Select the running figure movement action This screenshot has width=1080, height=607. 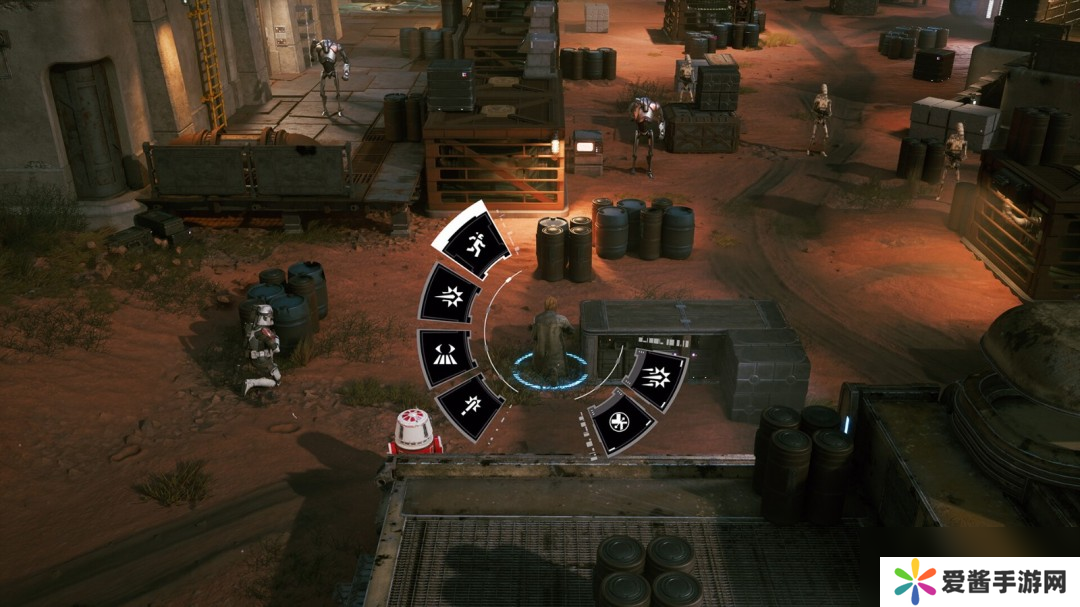point(471,241)
